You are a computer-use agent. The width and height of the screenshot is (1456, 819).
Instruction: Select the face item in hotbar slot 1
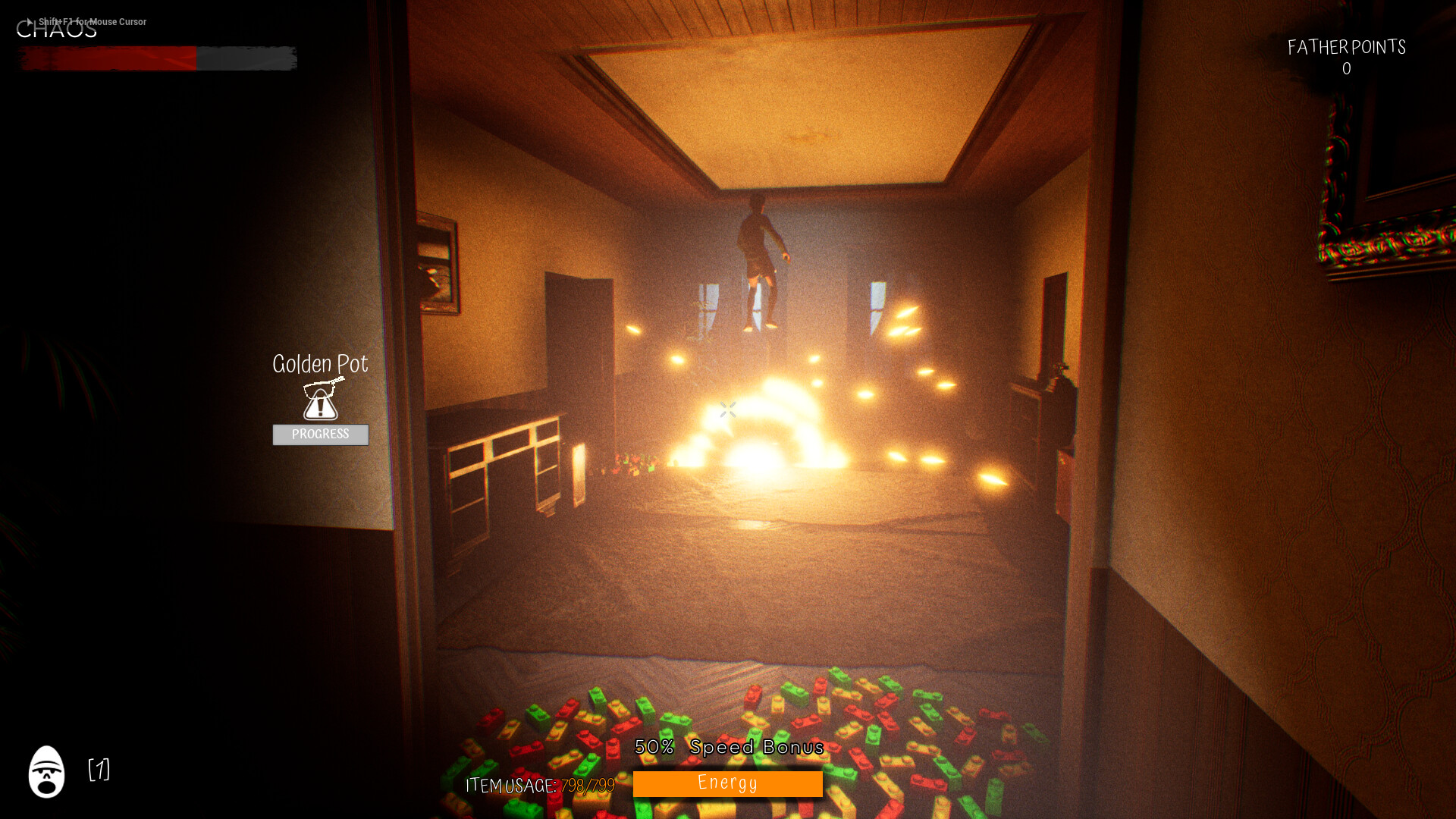47,772
